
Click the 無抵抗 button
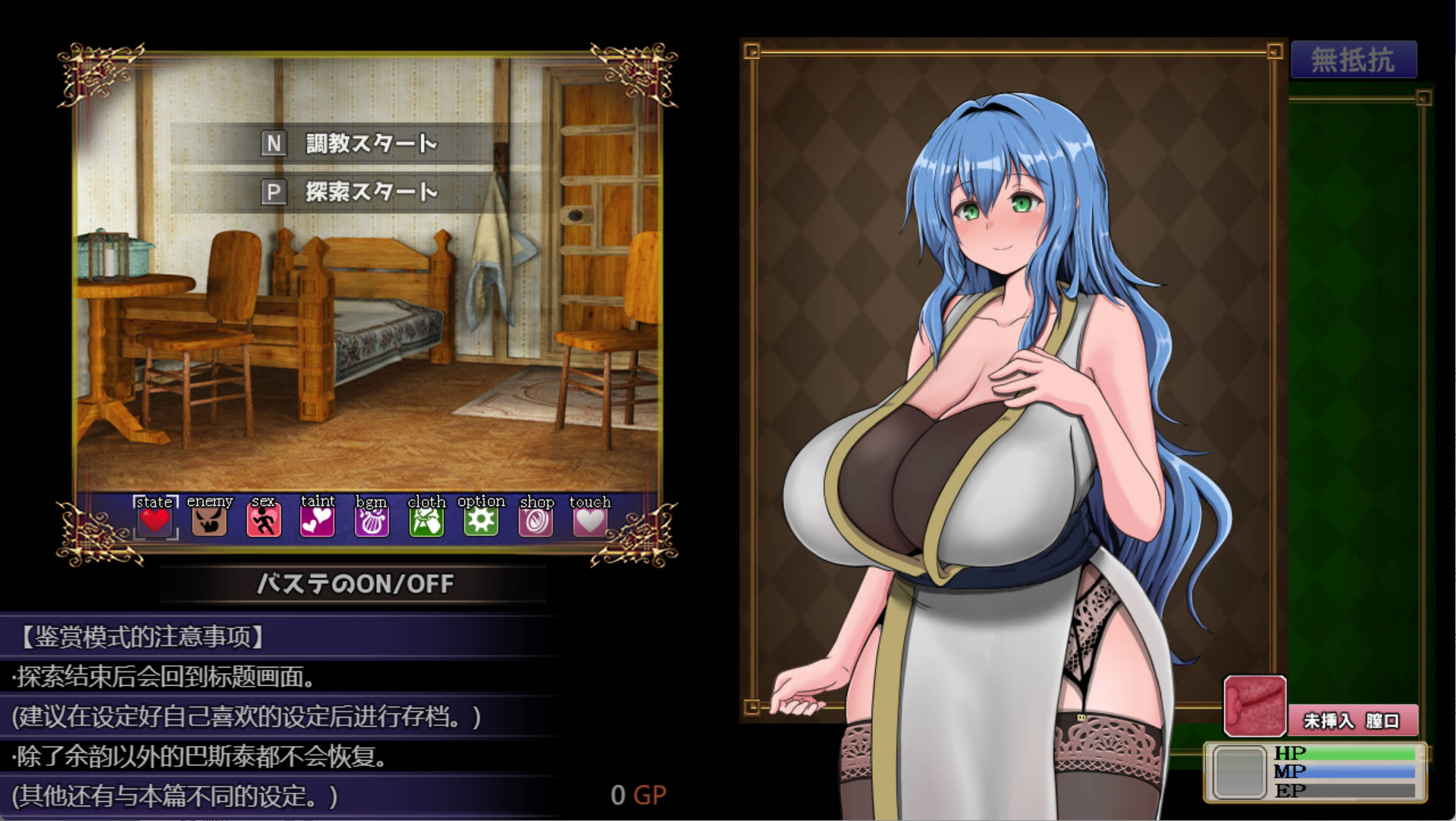(1354, 60)
